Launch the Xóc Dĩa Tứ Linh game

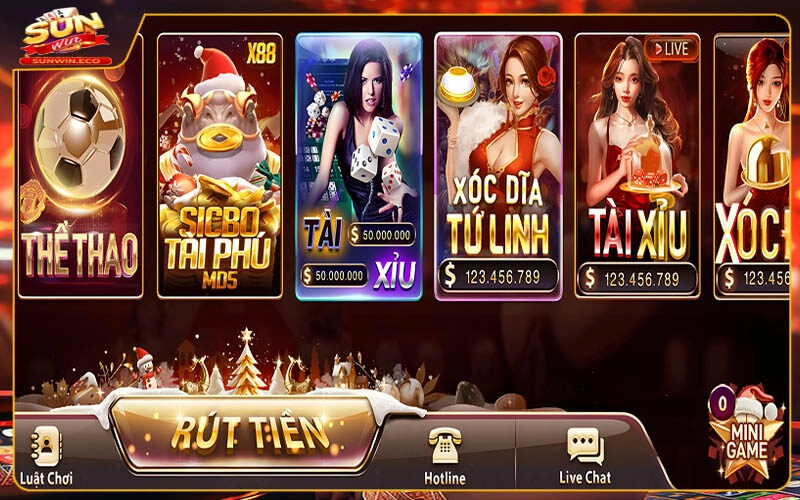498,165
